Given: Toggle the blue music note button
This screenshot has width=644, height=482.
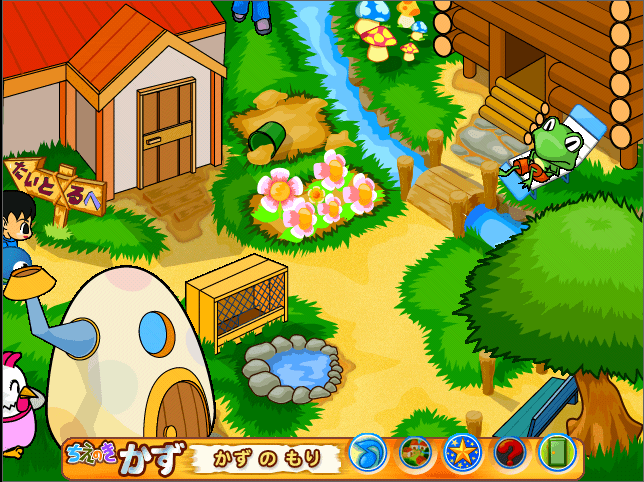Looking at the screenshot, I should 368,455.
